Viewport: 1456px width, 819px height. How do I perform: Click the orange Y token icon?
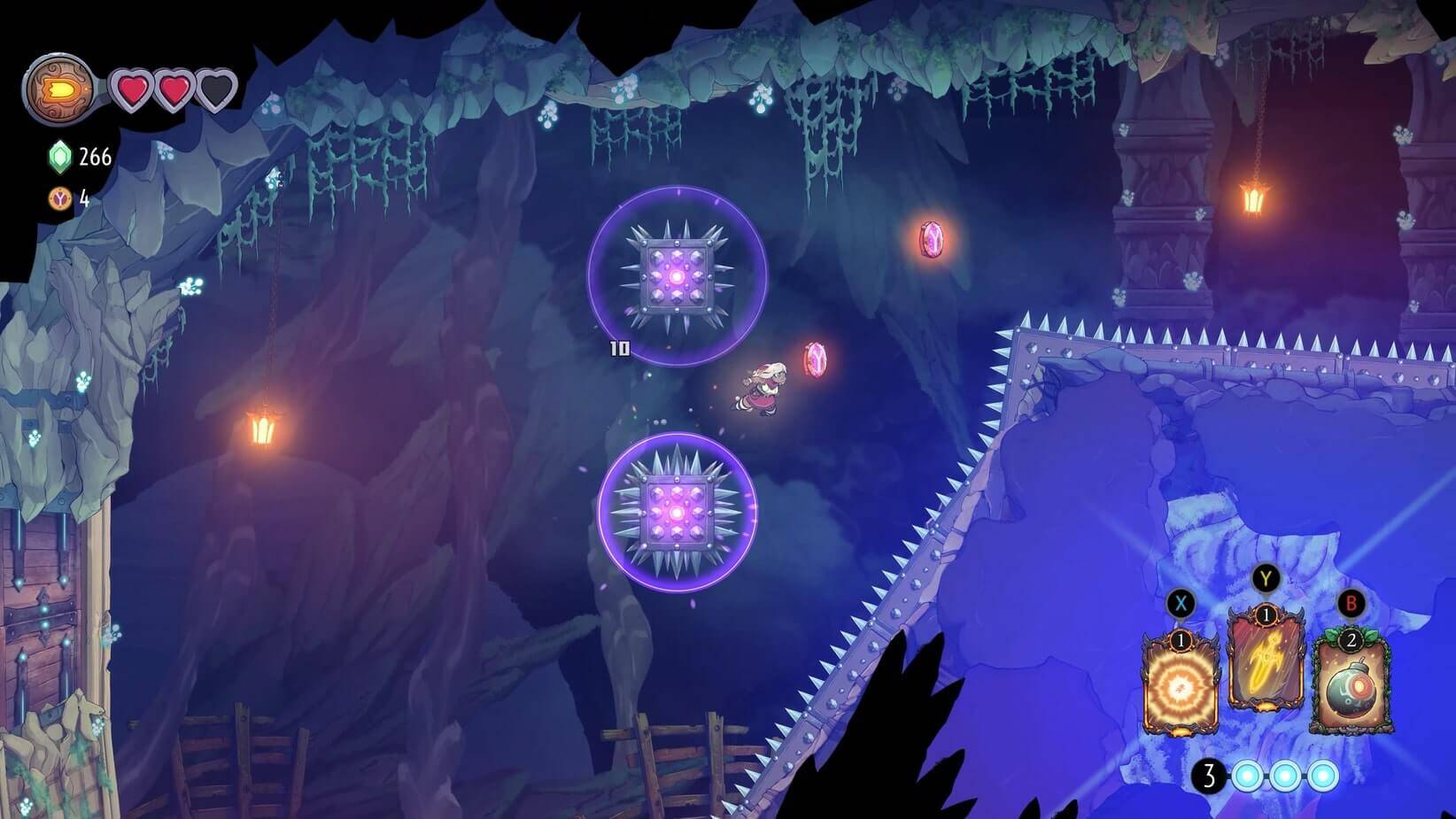[x=59, y=199]
